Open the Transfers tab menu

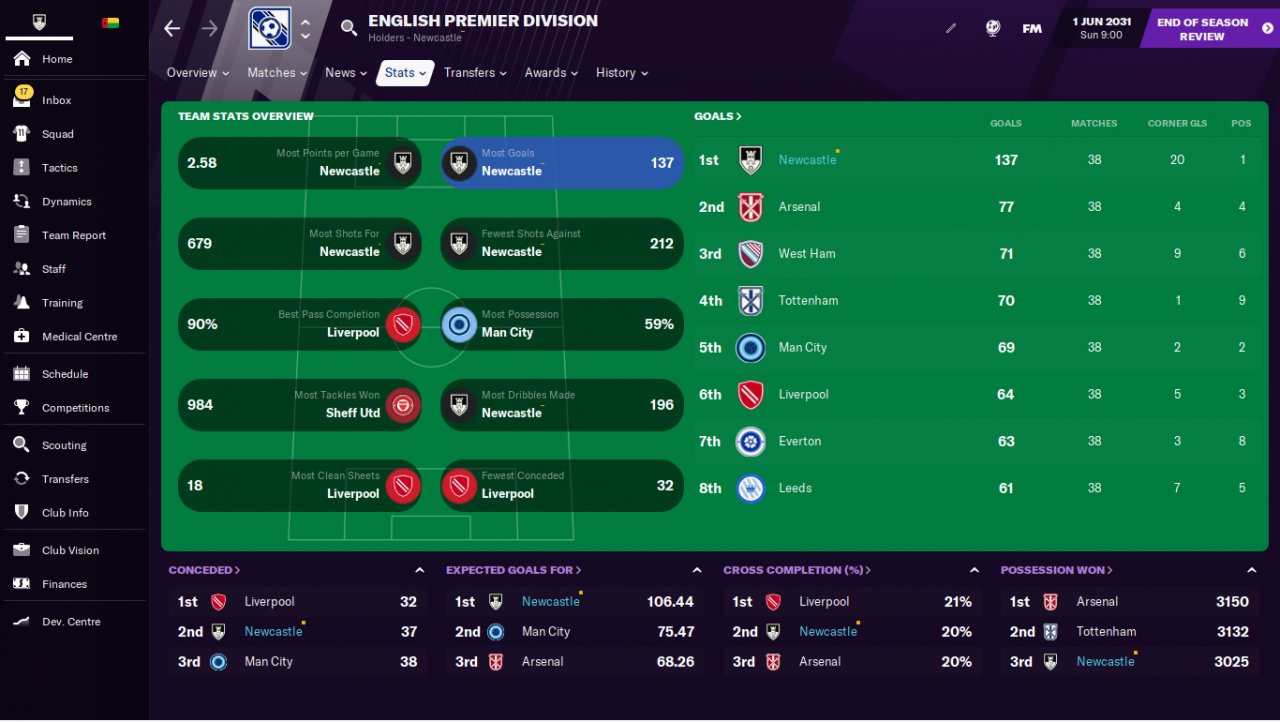475,73
